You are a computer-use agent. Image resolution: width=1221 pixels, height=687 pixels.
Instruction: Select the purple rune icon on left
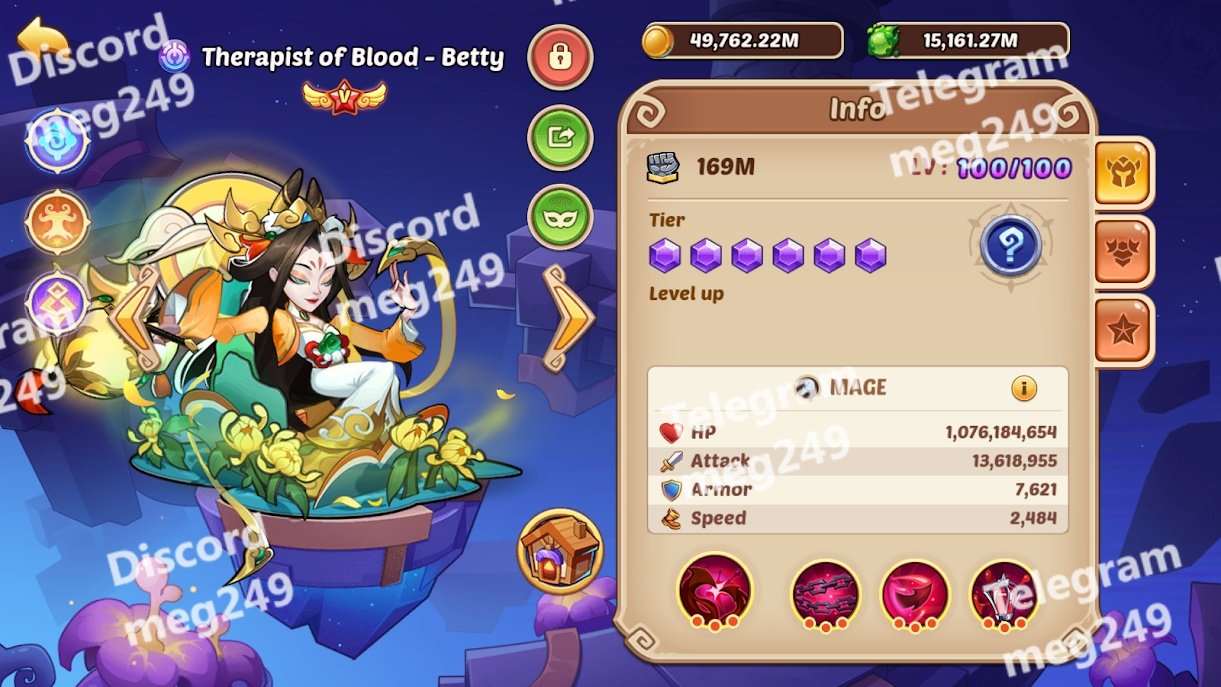point(58,302)
